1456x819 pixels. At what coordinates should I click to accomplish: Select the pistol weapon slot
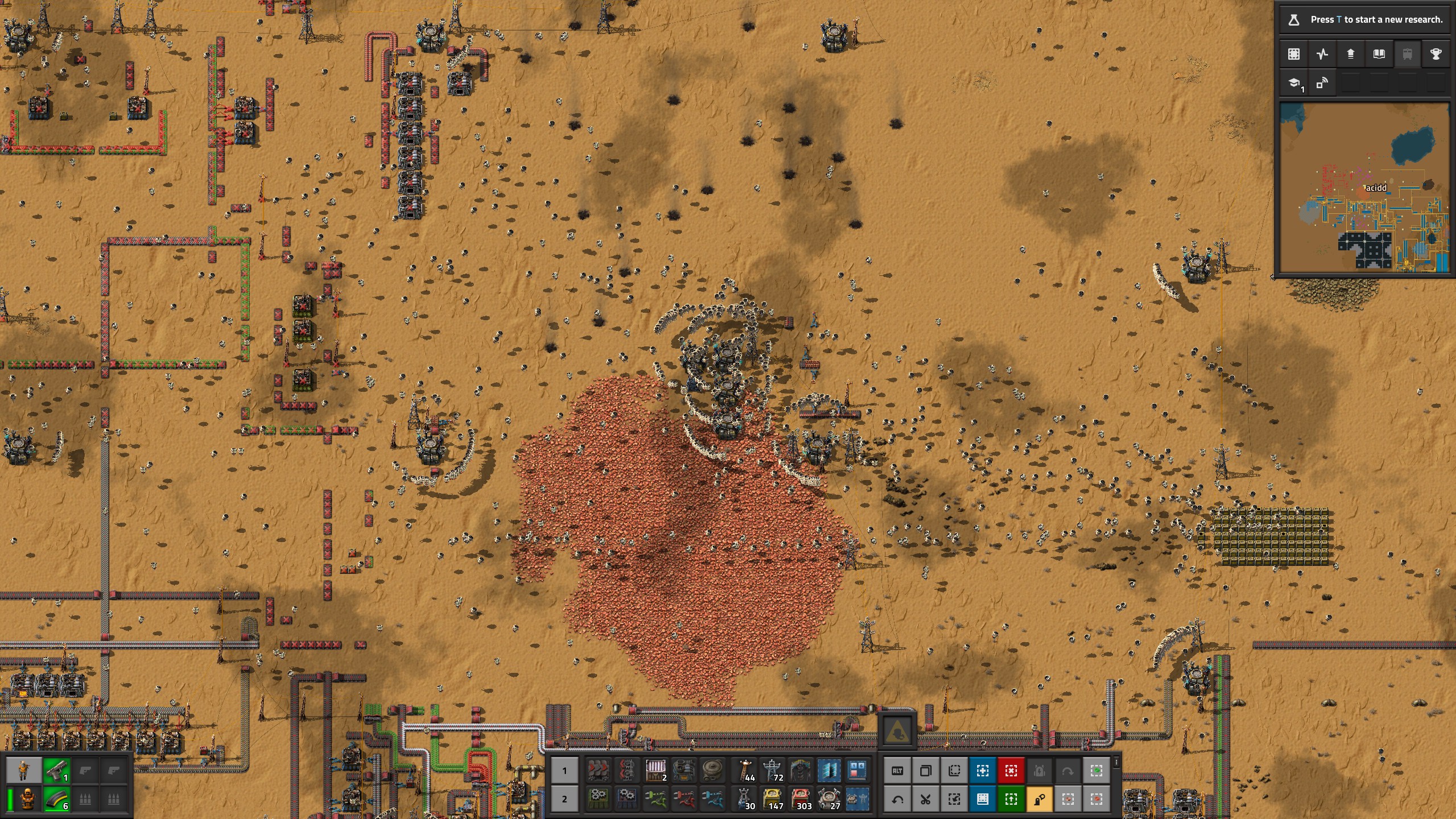pyautogui.click(x=57, y=771)
